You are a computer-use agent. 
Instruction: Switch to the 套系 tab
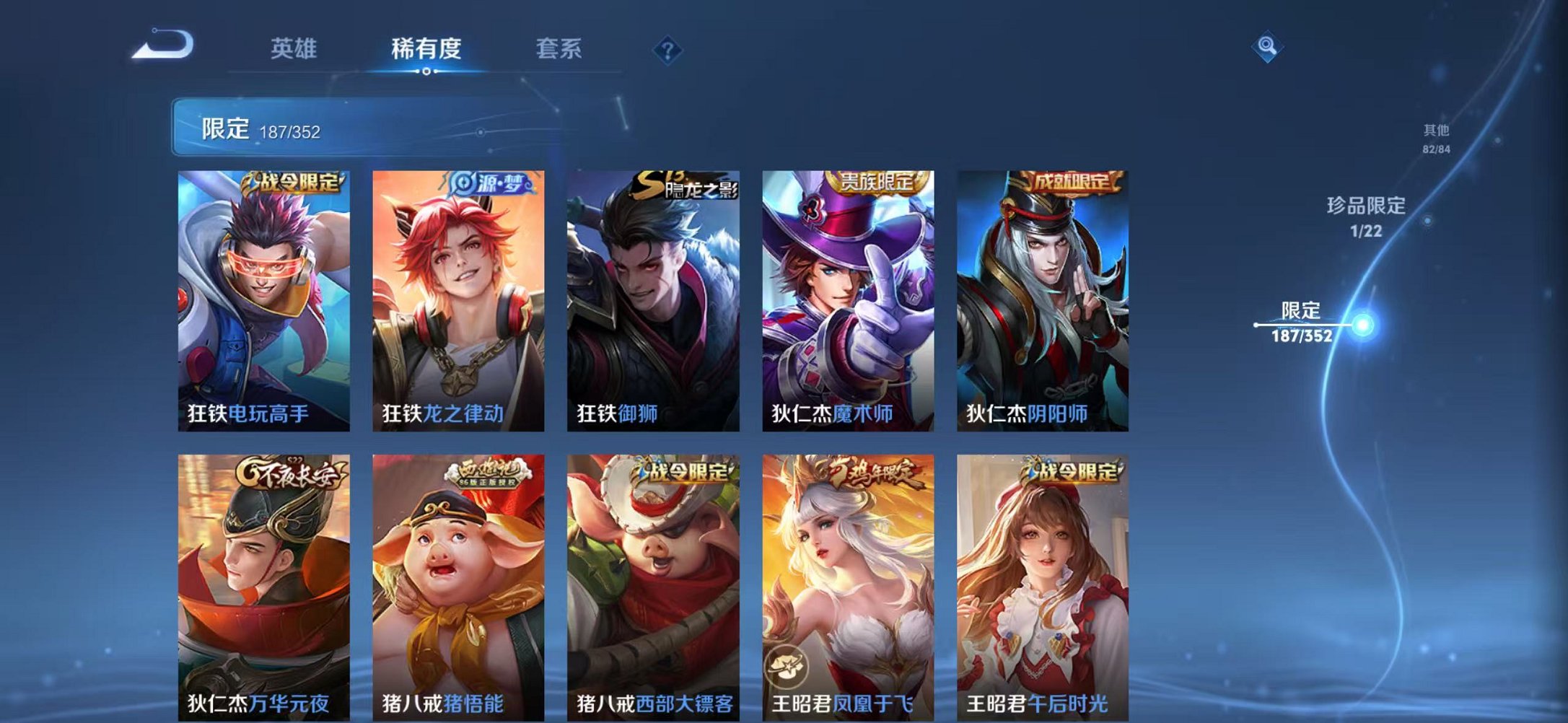click(x=559, y=49)
